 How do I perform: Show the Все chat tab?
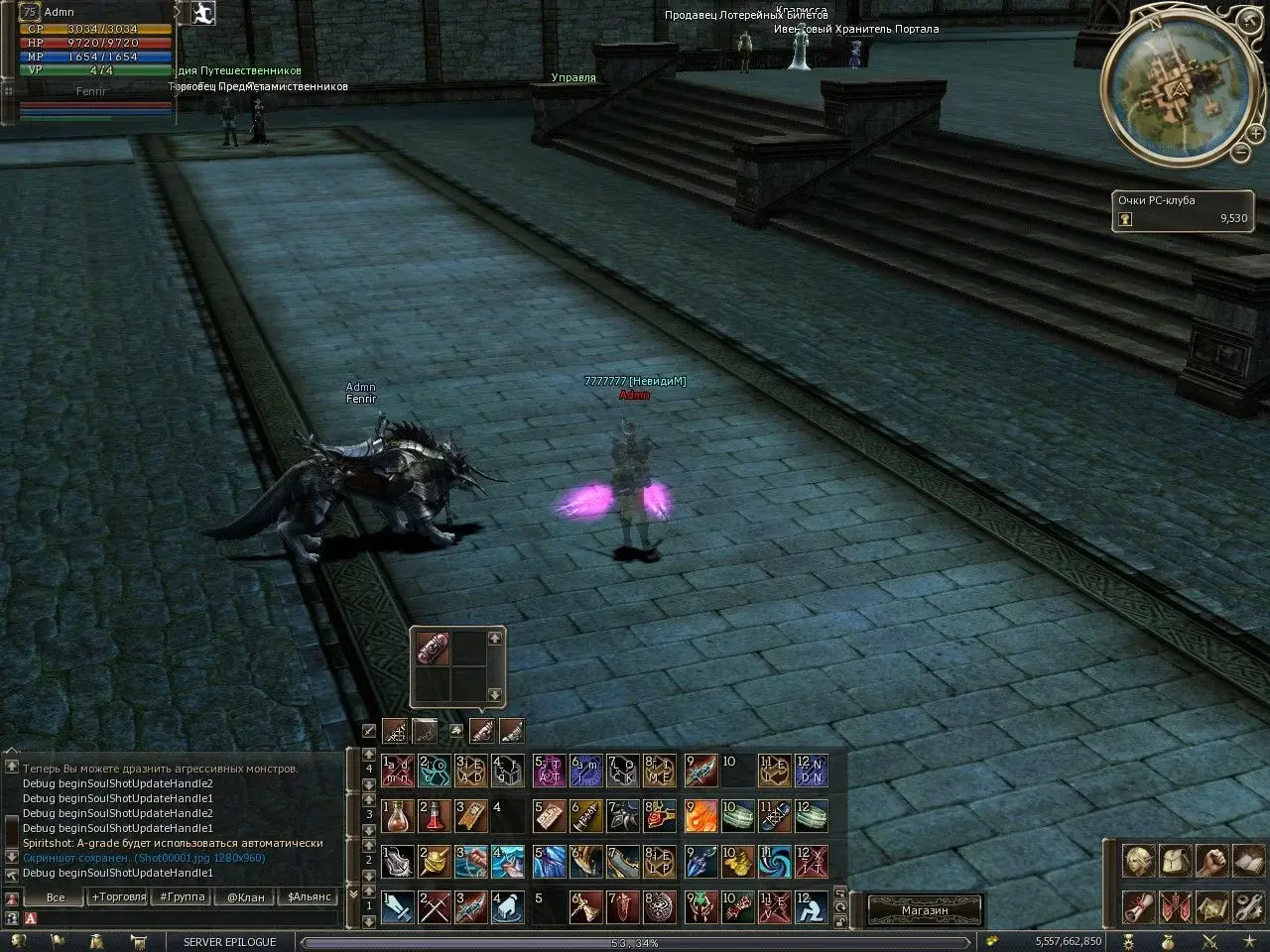[56, 896]
